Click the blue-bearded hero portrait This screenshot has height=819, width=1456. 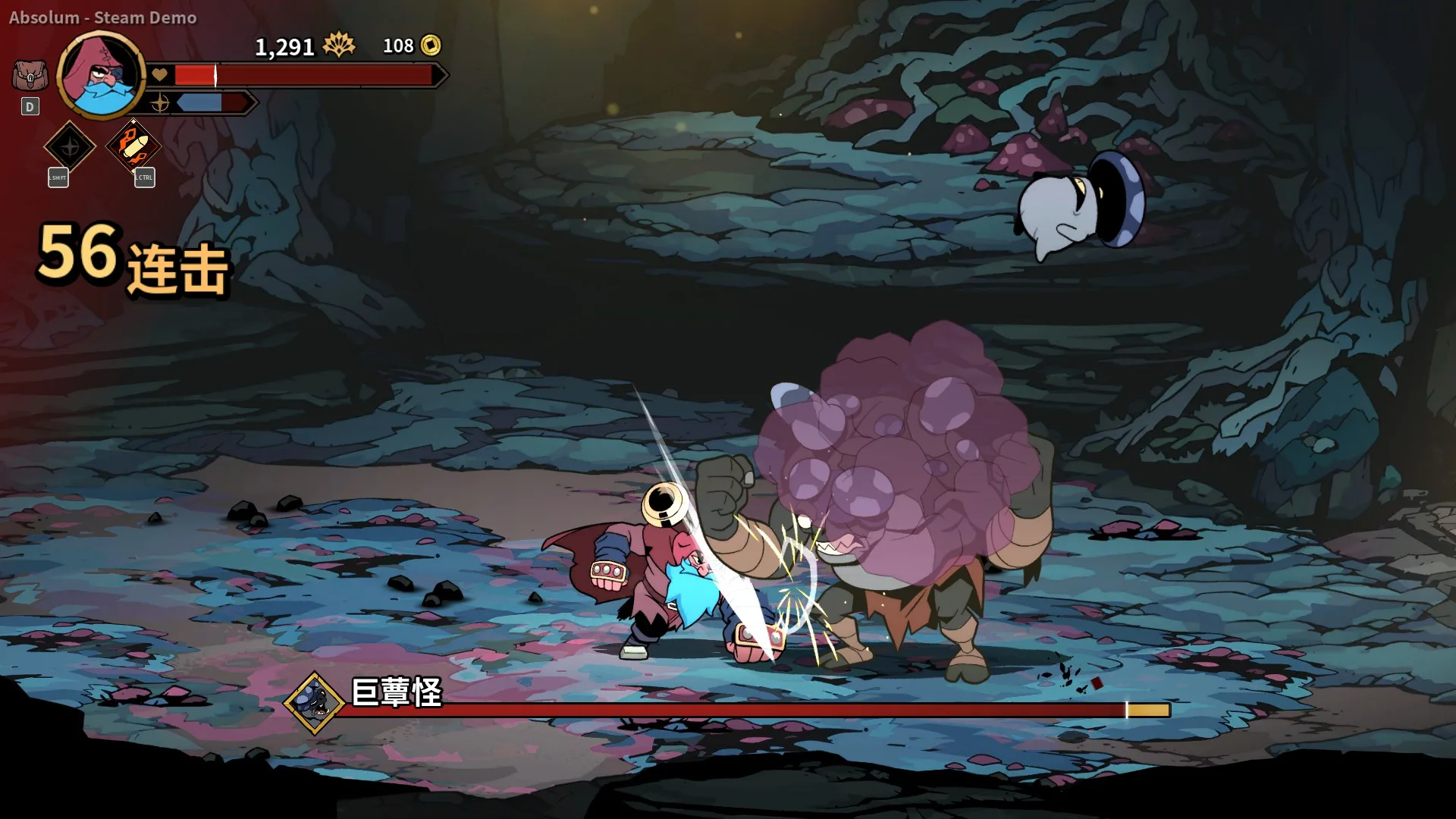pos(101,75)
